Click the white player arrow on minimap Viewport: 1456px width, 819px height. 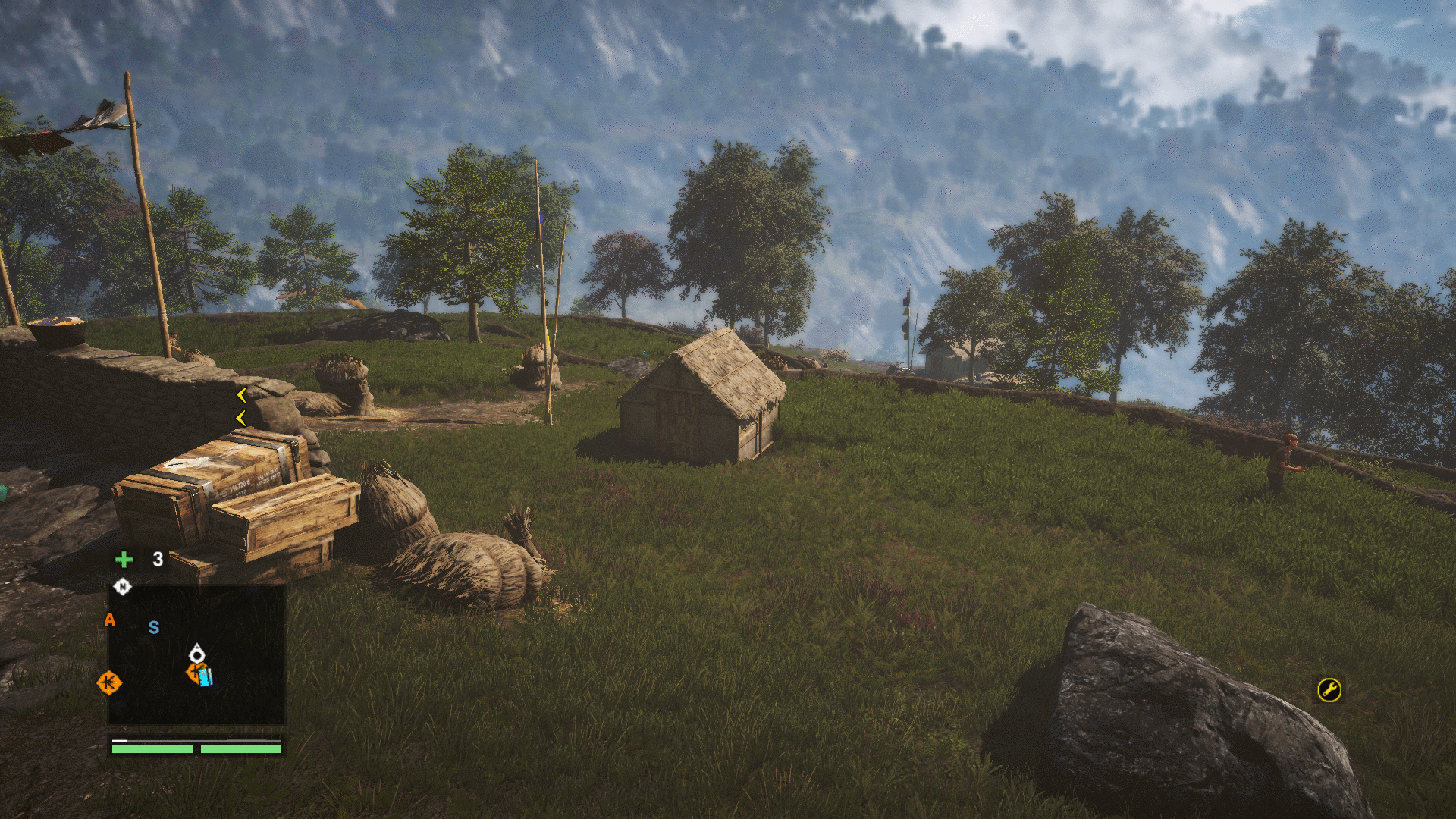(x=196, y=653)
